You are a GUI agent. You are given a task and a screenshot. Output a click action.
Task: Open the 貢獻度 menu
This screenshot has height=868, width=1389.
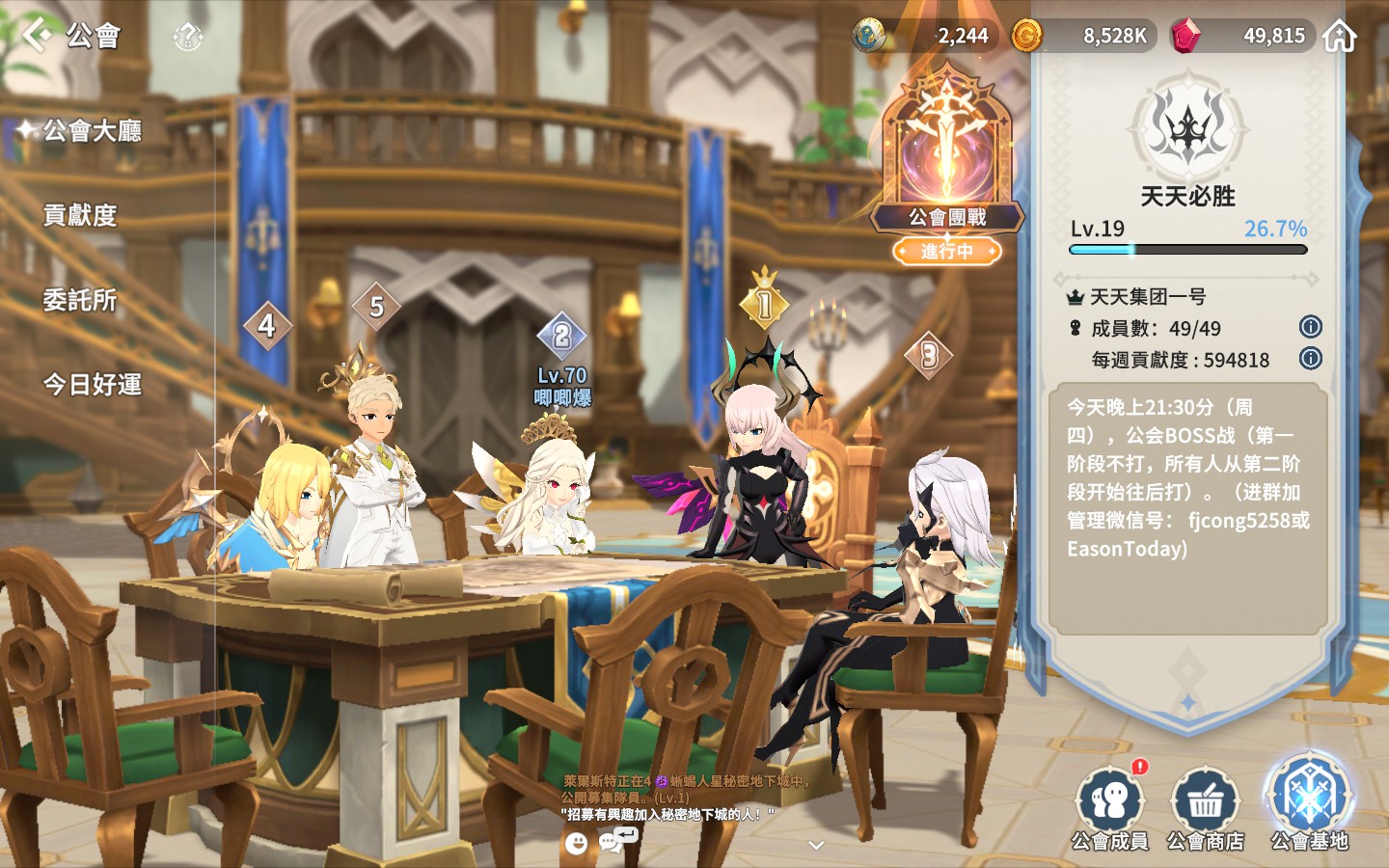[80, 215]
